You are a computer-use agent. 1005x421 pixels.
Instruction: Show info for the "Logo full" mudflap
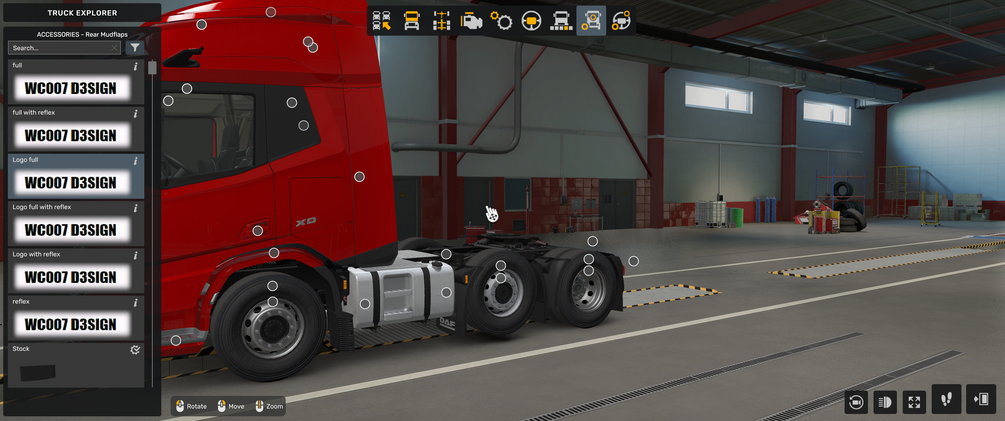[x=136, y=161]
